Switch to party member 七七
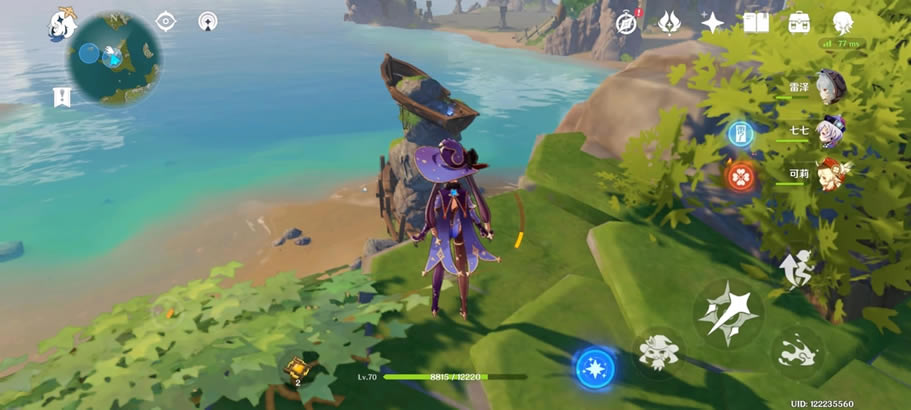 [x=829, y=130]
